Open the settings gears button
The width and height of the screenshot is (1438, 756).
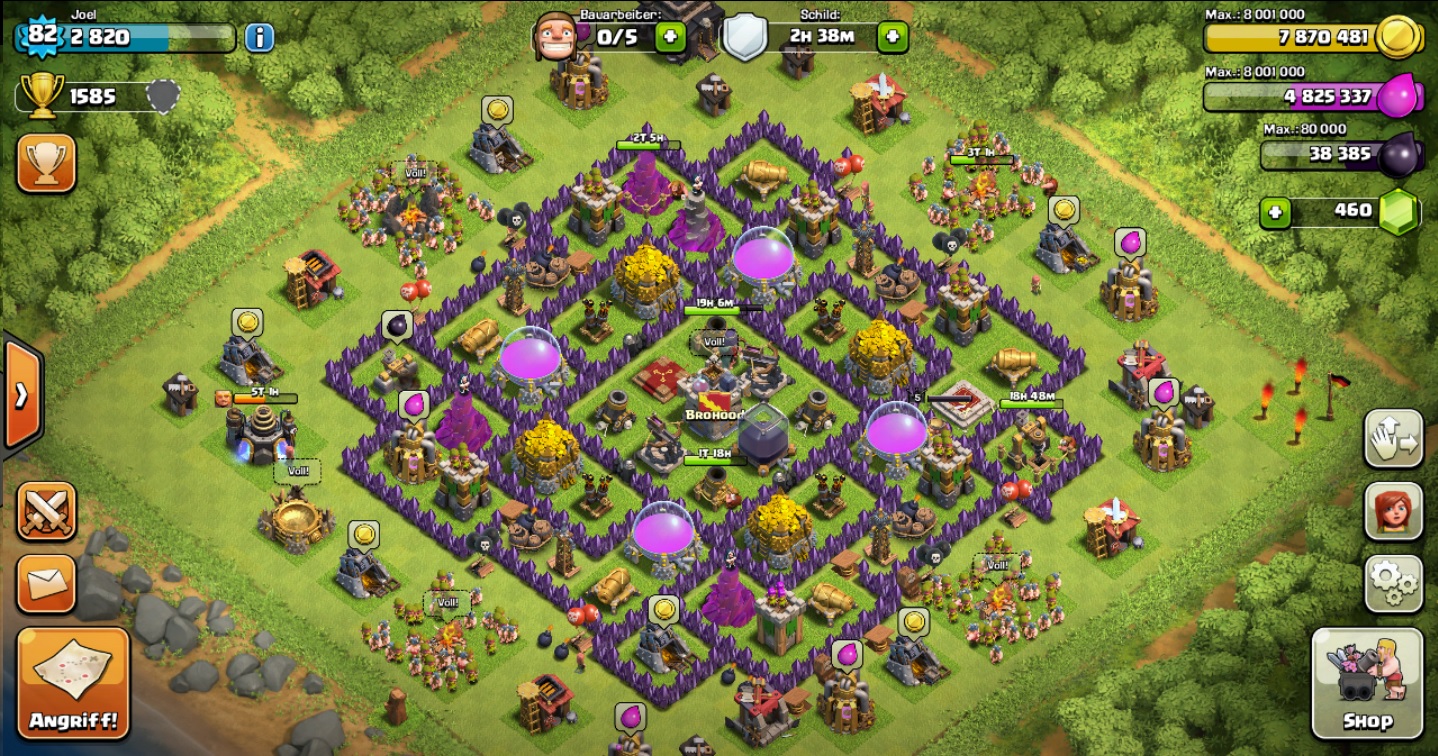coord(1393,584)
